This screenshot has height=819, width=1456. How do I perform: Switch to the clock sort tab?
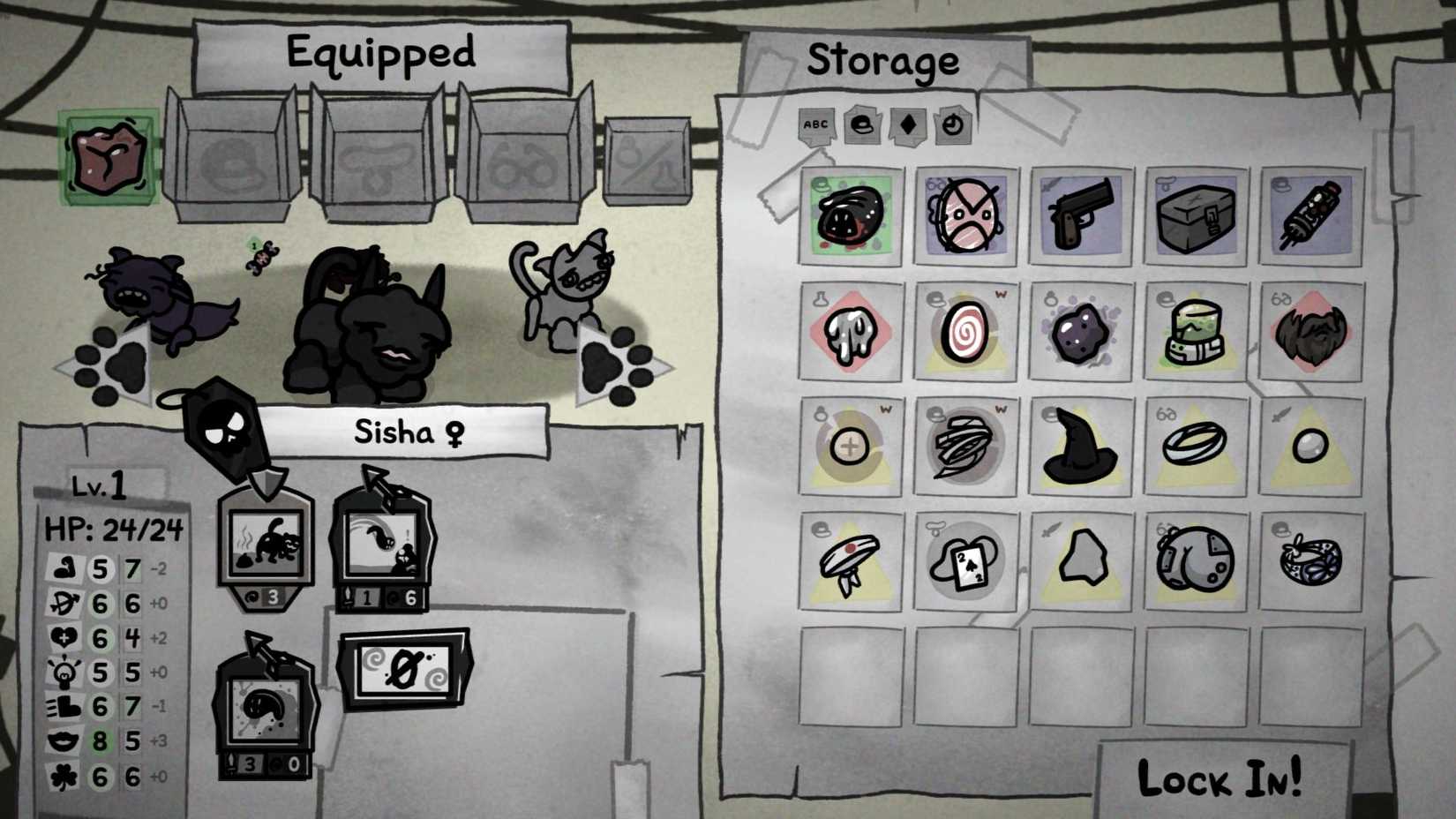click(x=951, y=126)
